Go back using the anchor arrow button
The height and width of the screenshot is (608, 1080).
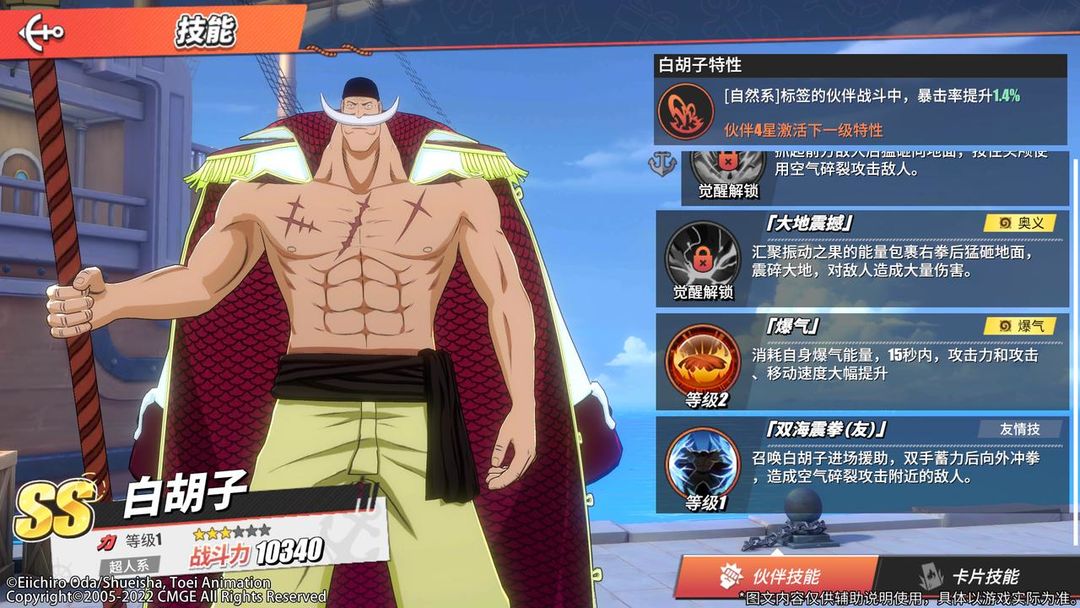(41, 31)
